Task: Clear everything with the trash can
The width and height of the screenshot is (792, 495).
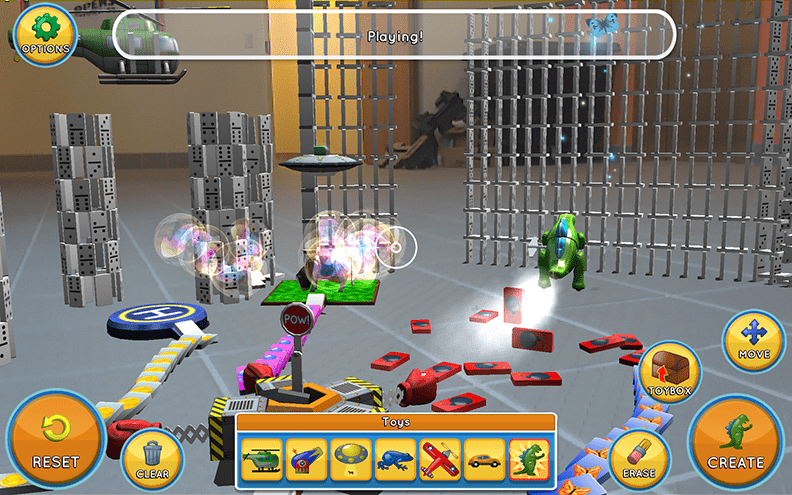Action: pos(153,459)
